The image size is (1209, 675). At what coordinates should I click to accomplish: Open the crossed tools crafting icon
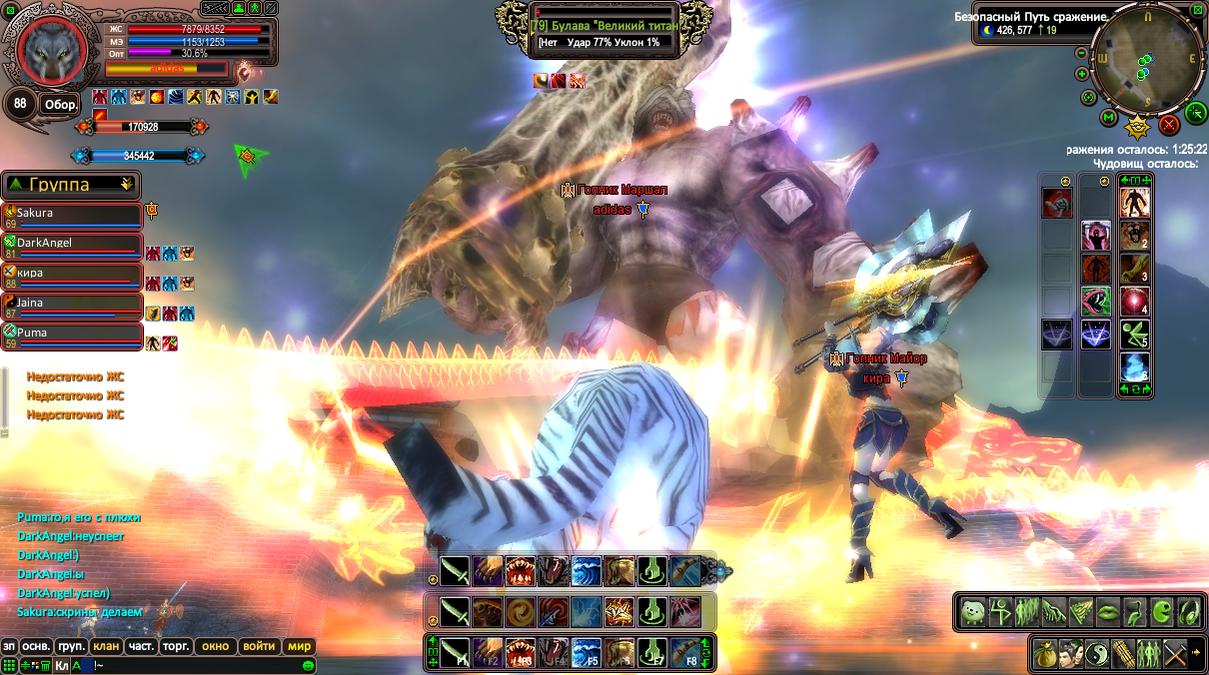[1175, 652]
